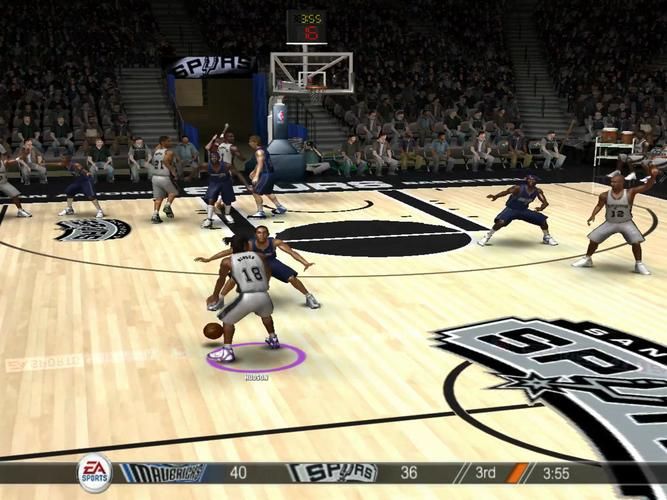Click the EA Sports logo on the scorebar
The width and height of the screenshot is (667, 500).
coord(94,473)
